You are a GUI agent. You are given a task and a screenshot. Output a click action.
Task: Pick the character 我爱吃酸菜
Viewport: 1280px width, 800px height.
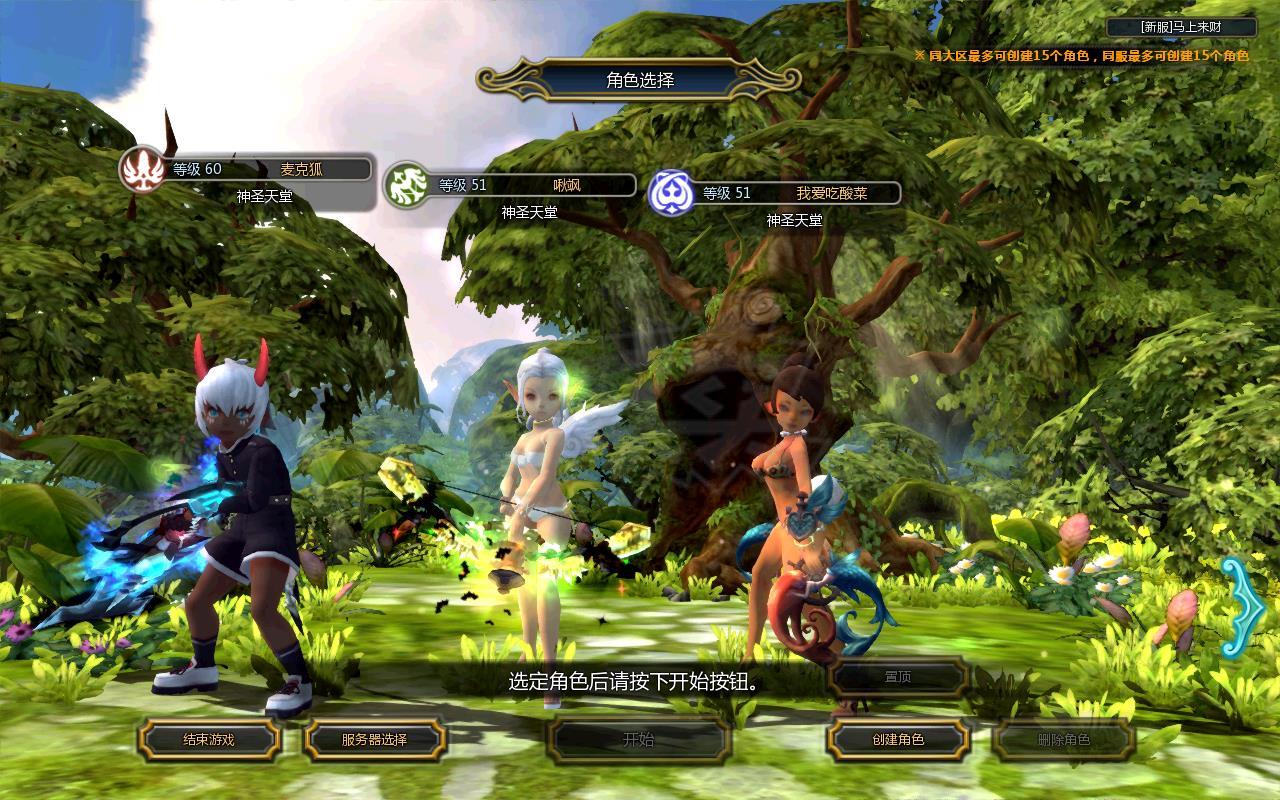pyautogui.click(x=776, y=193)
